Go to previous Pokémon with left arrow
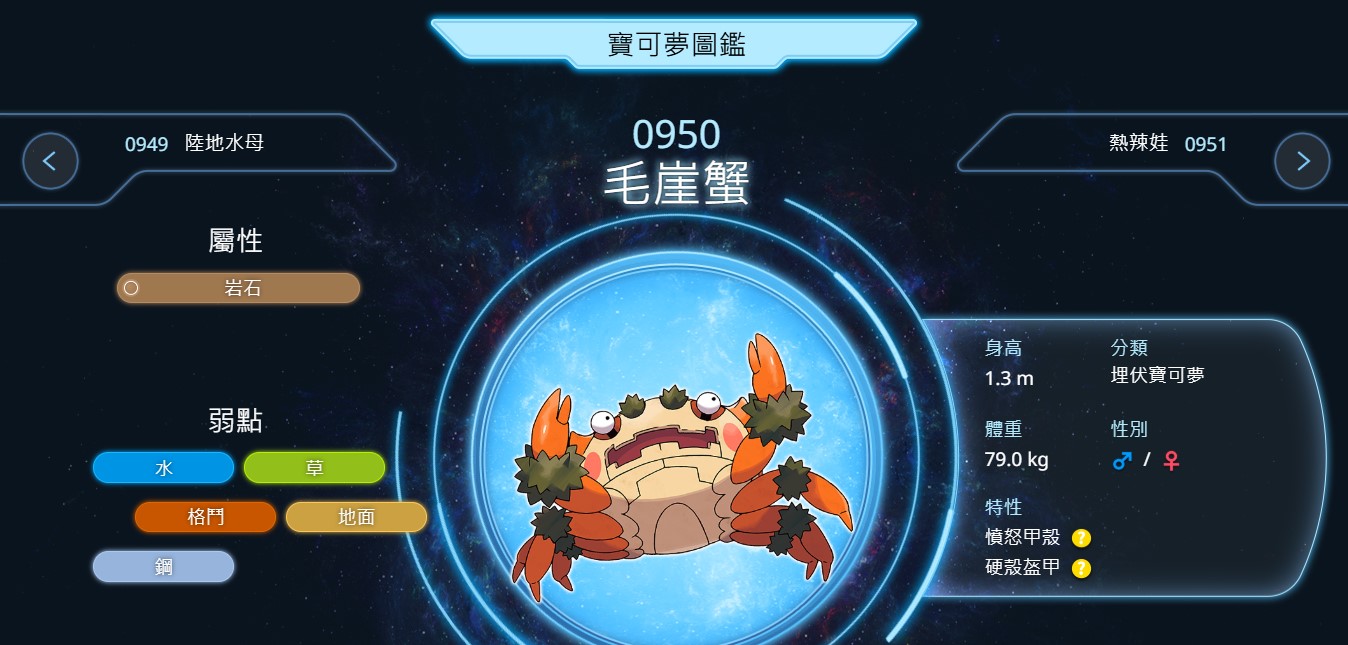Screen dimensions: 1348x645 tap(50, 161)
